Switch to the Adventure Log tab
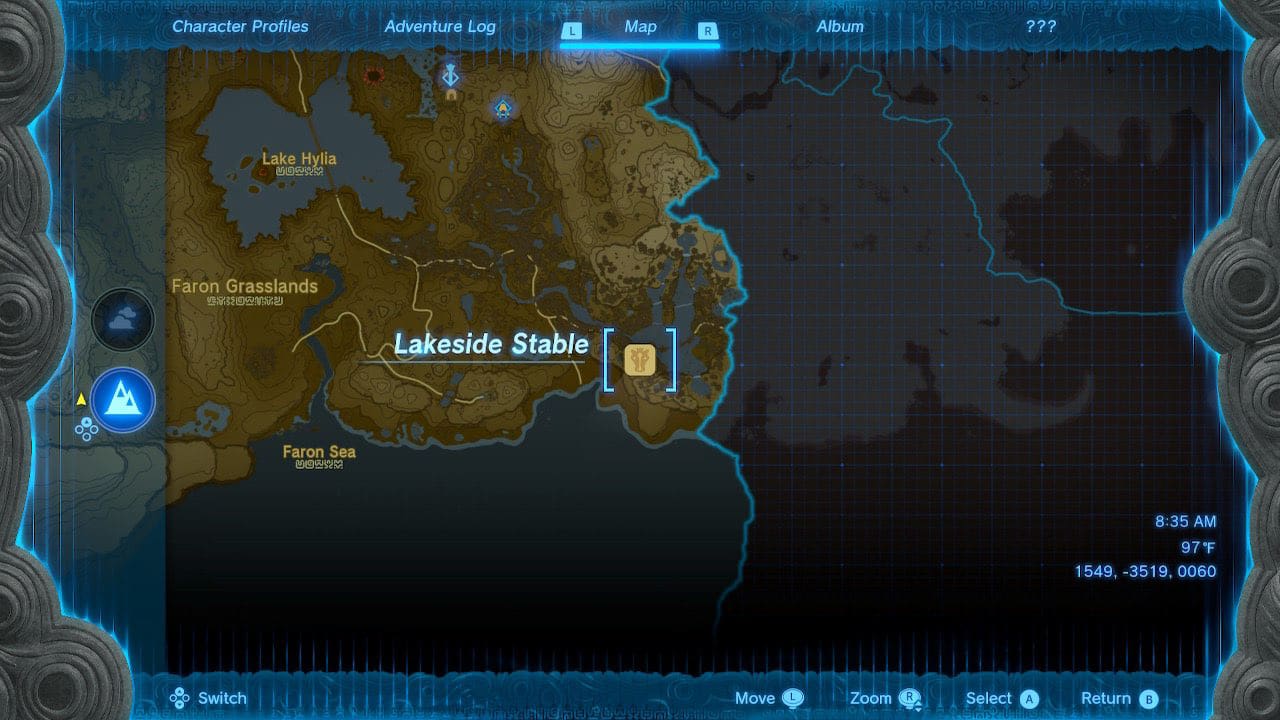Viewport: 1280px width, 720px height. click(x=441, y=26)
